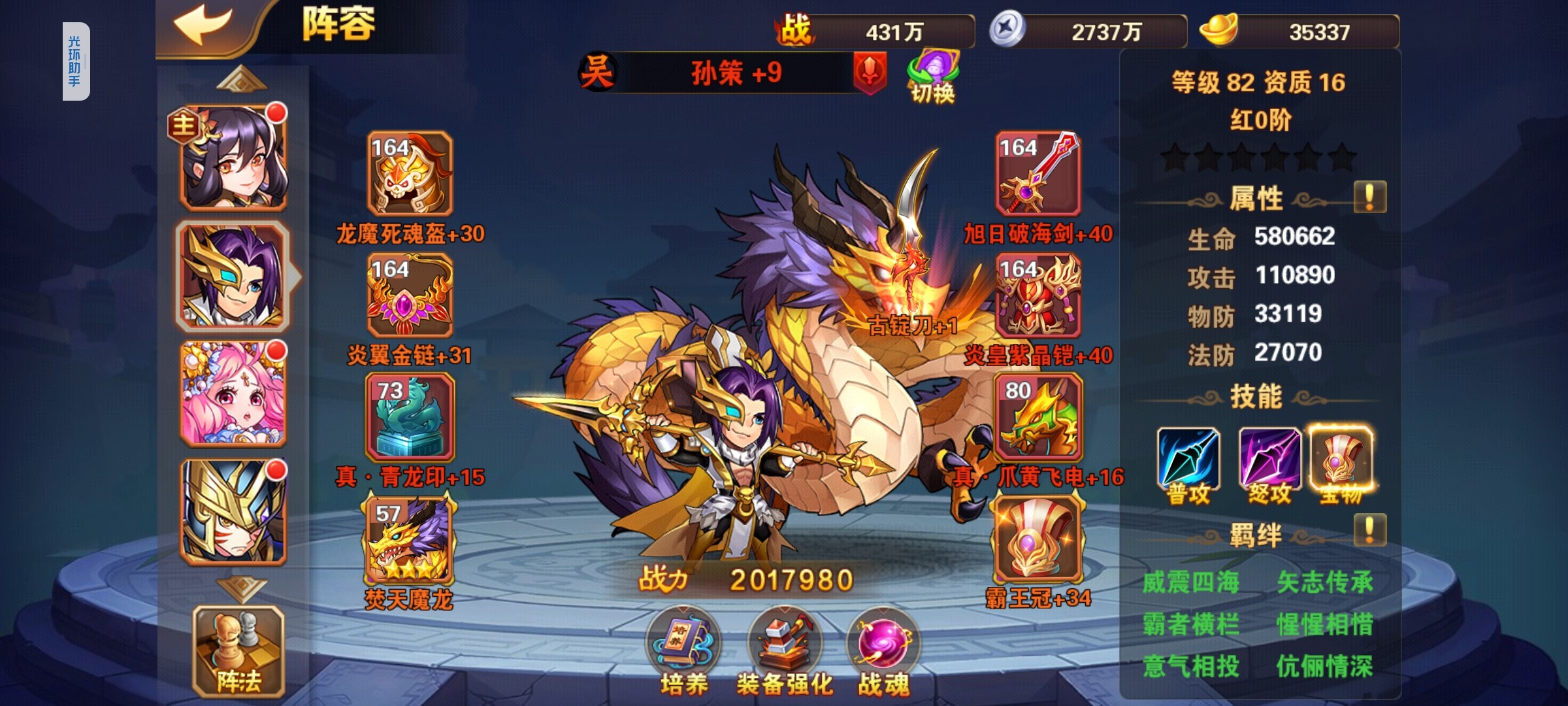
Task: View the 普攻 normal attack skill
Action: tap(1188, 460)
